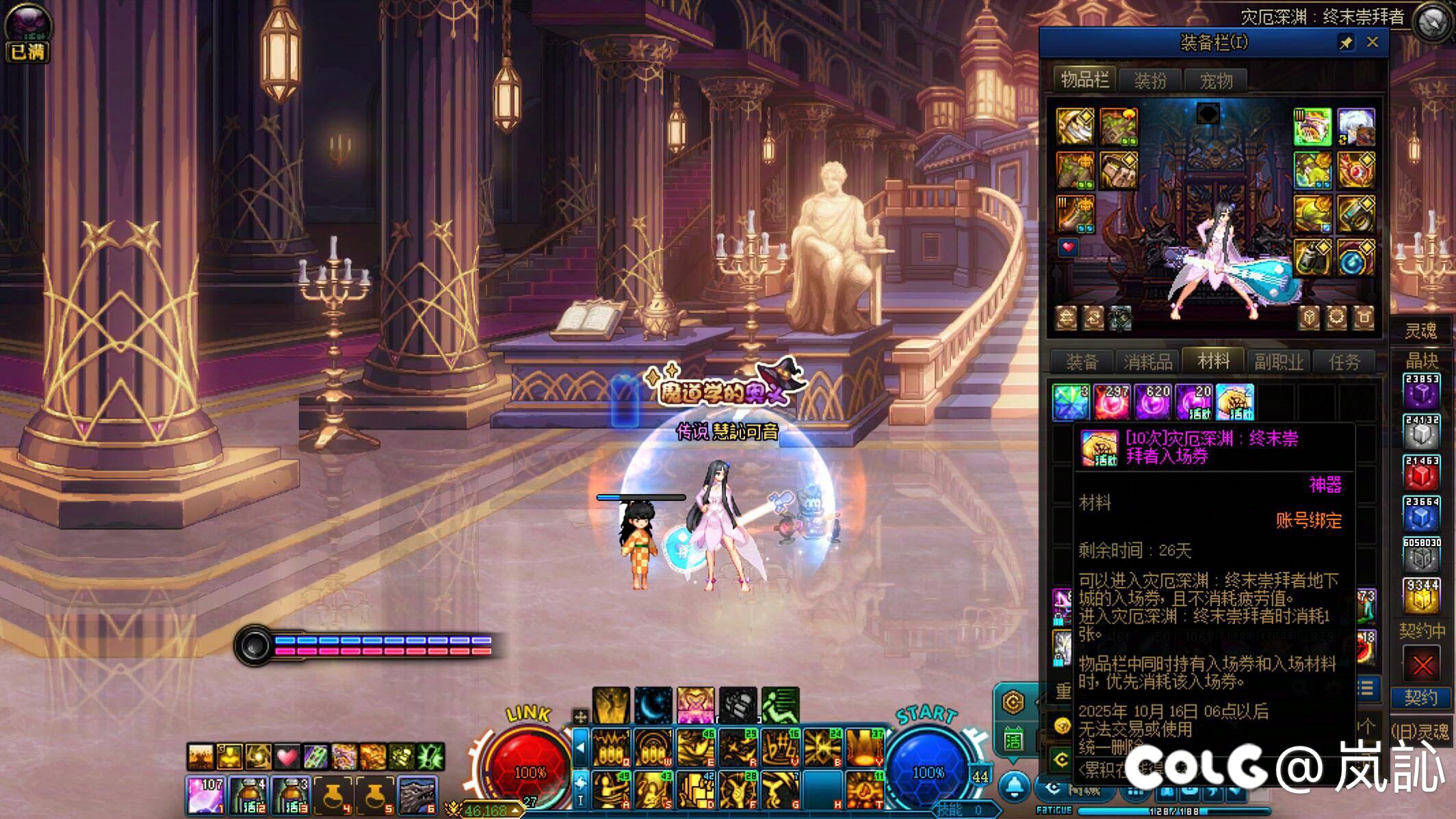The image size is (1456, 819).
Task: Select the 物品栏 tab
Action: pyautogui.click(x=1084, y=80)
